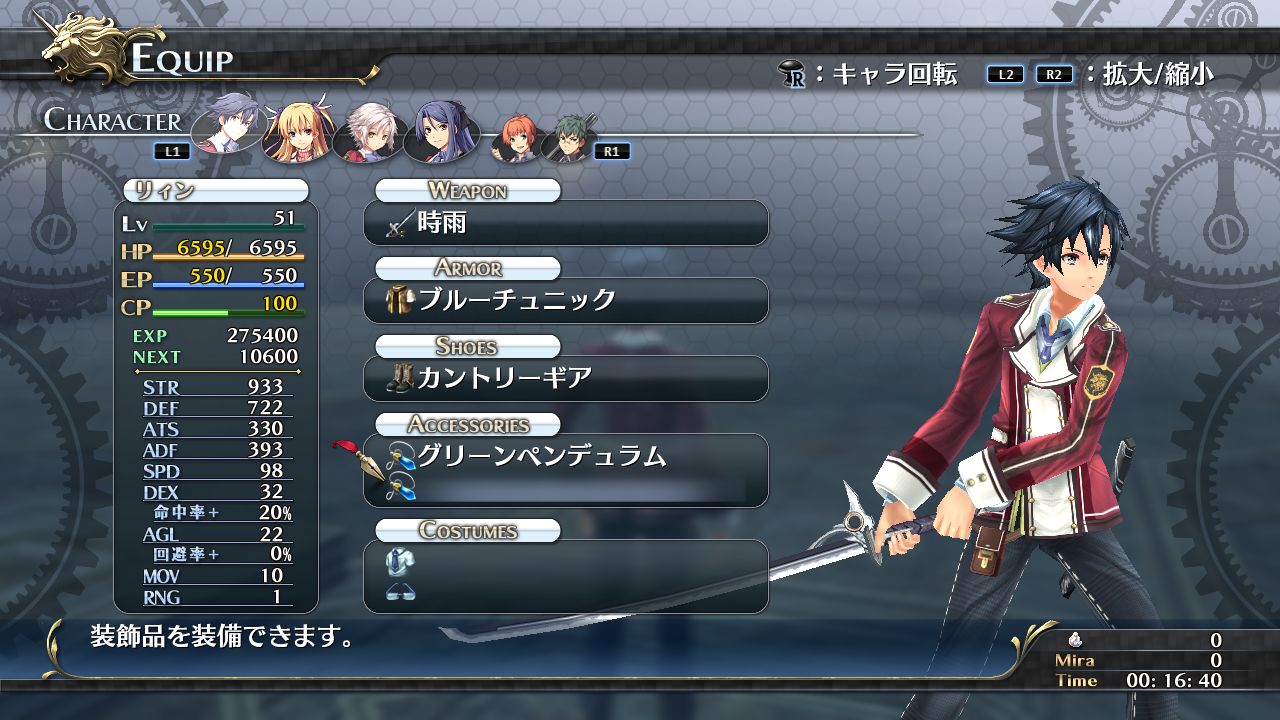Open the weapon slot holding 時雨
Viewport: 1280px width, 720px height.
[x=566, y=224]
